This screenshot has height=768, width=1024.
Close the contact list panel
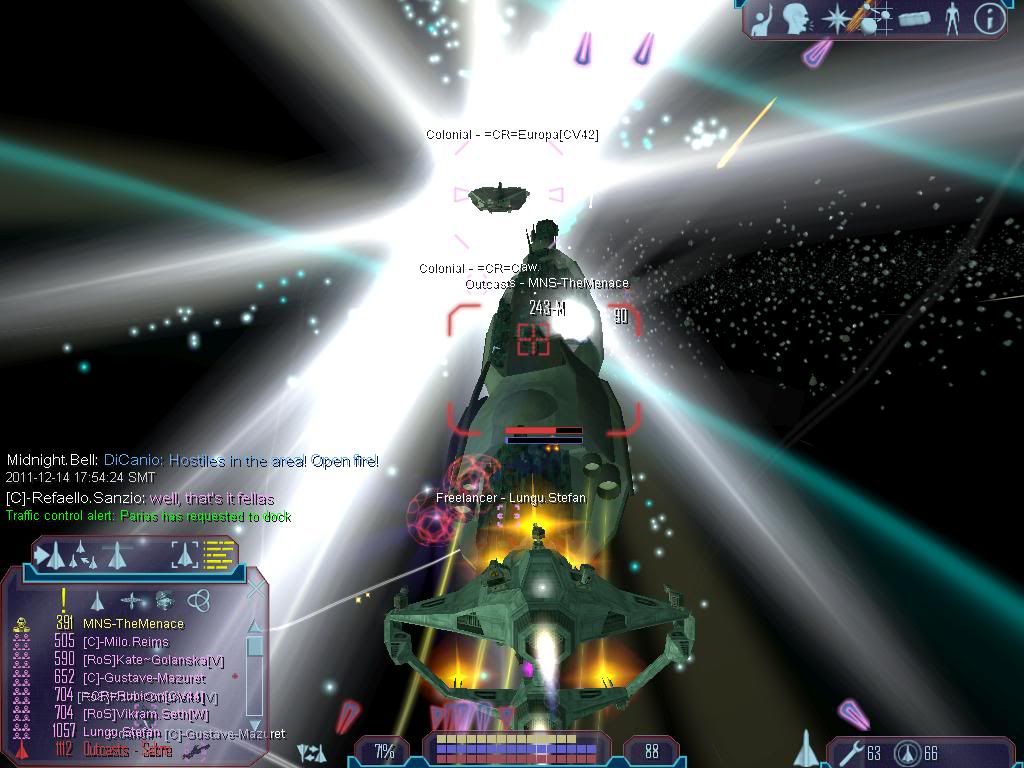tap(256, 589)
